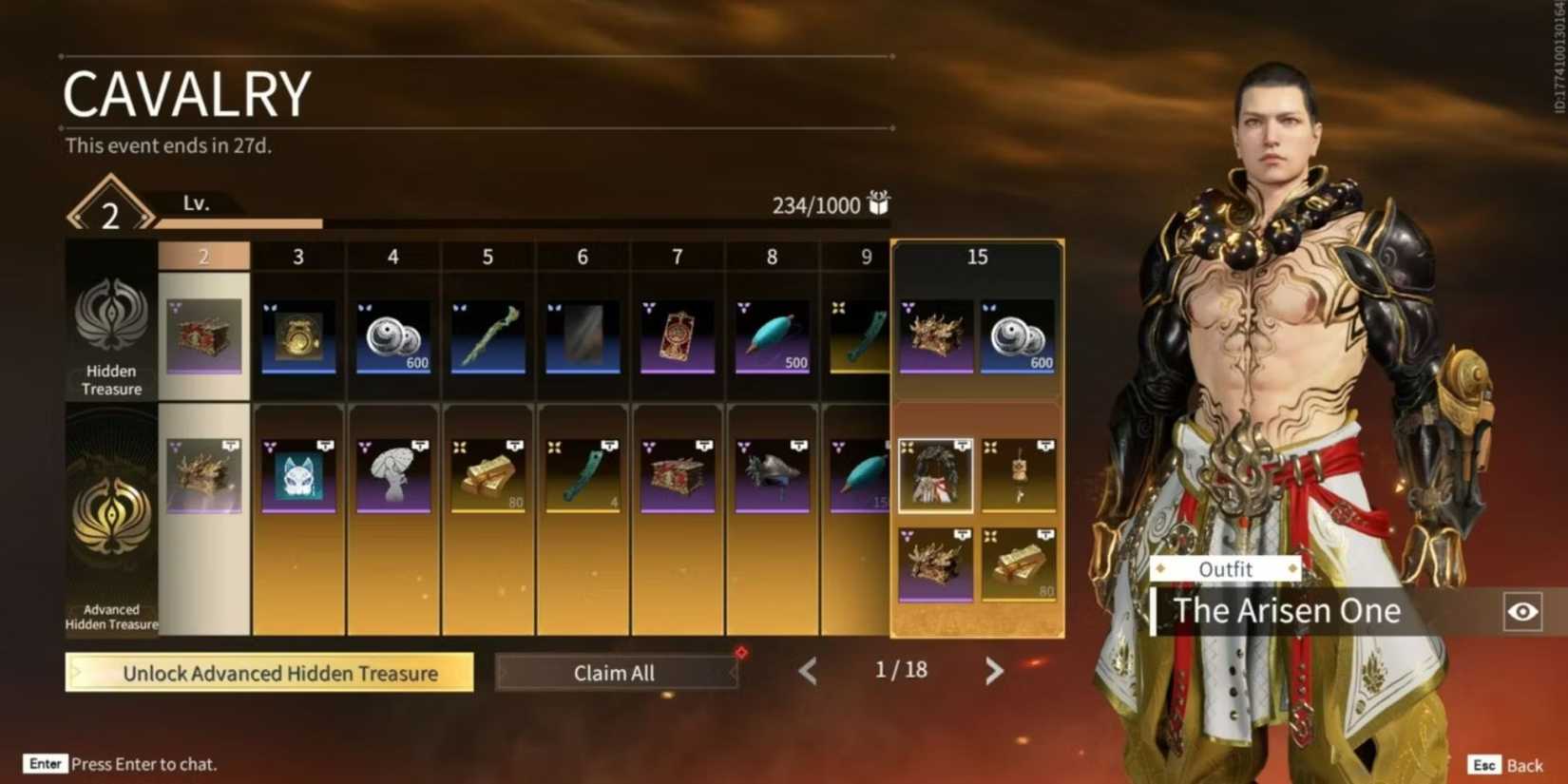Advance to the next rewards page
The image size is (1568, 784).
tap(994, 672)
